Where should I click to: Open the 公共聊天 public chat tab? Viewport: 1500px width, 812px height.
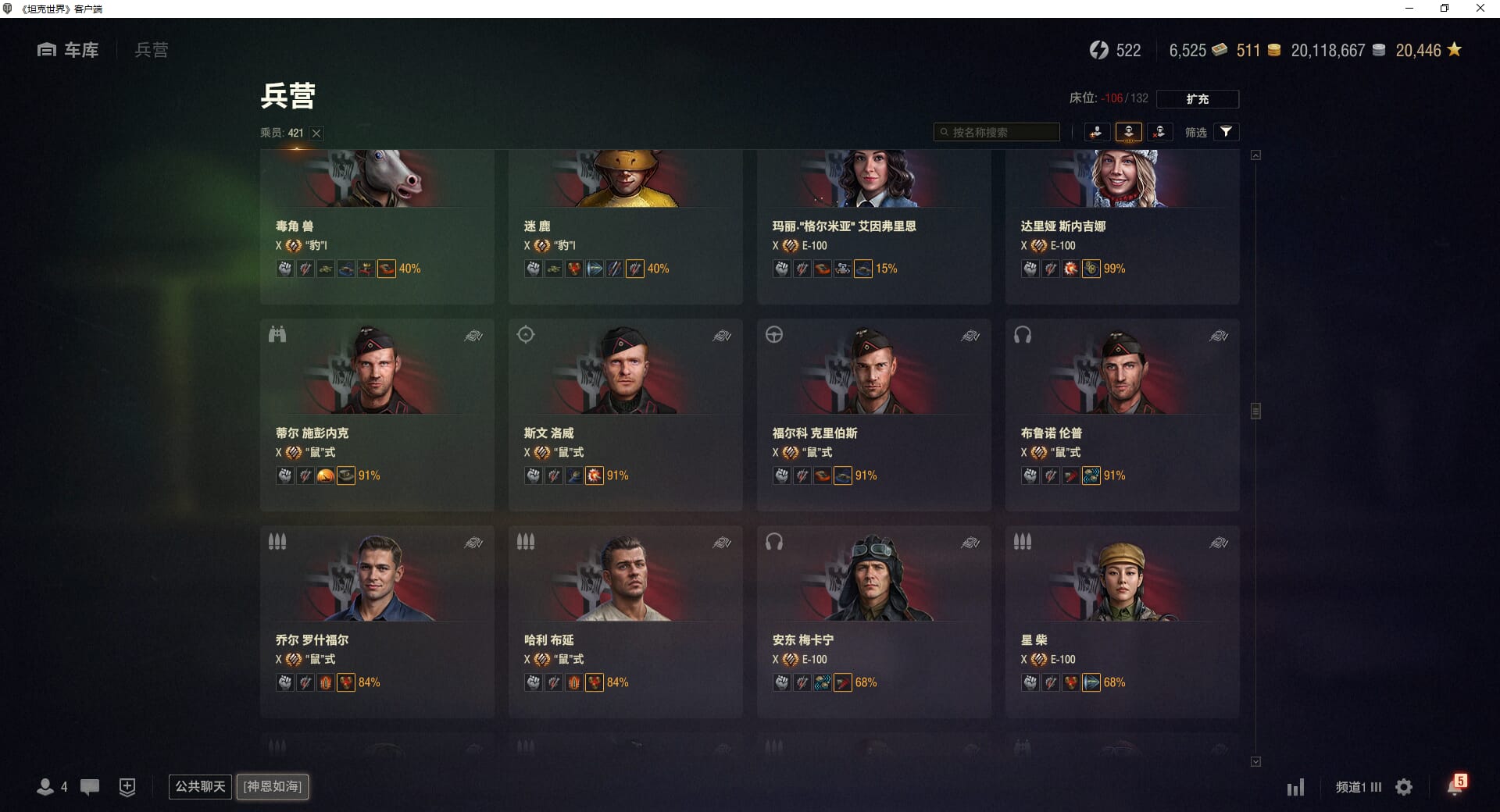[x=200, y=786]
